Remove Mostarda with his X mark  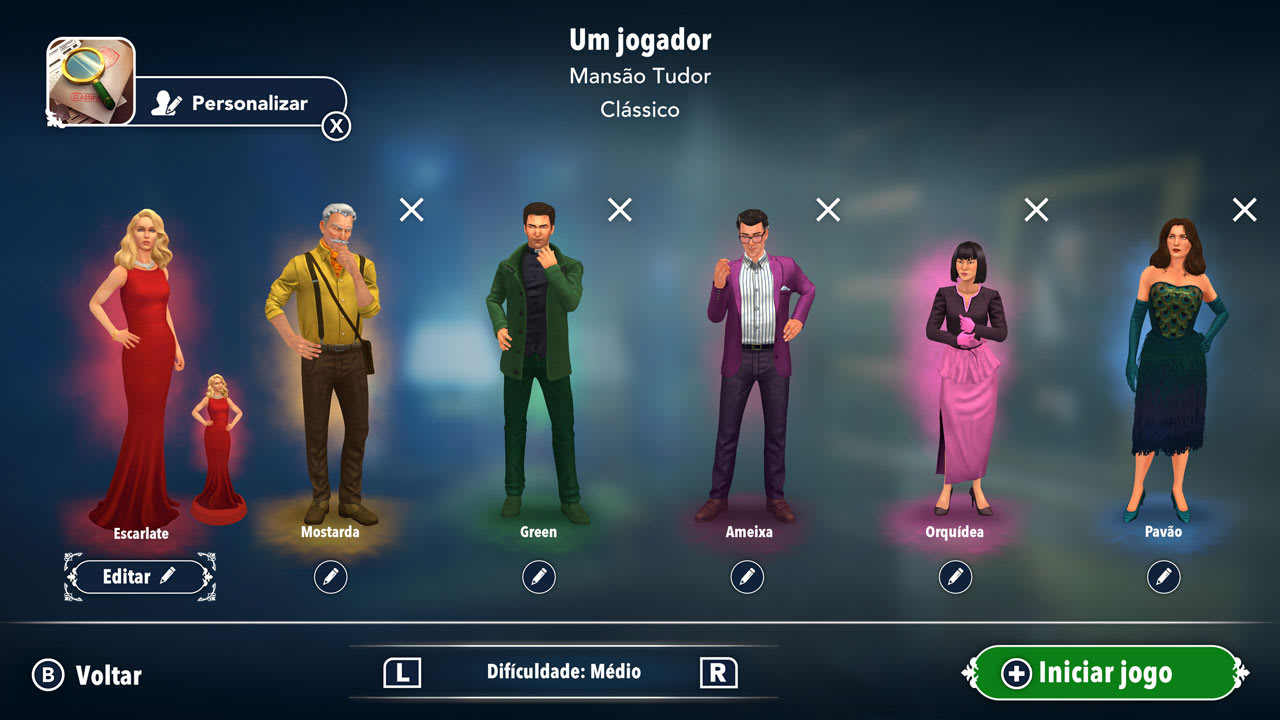coord(411,210)
